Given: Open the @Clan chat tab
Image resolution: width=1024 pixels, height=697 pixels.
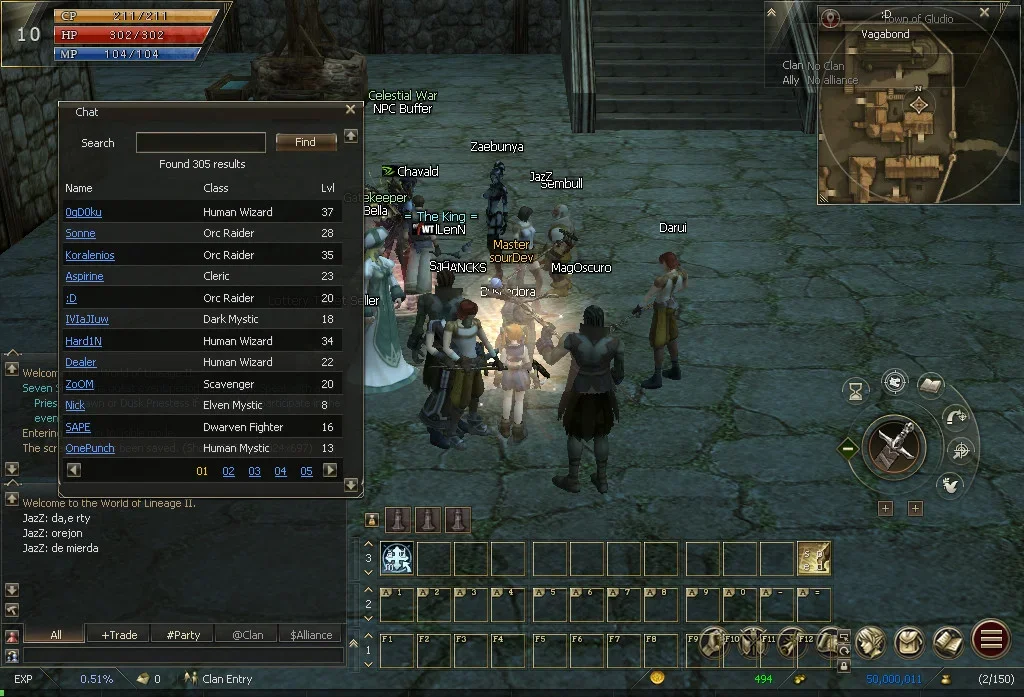Looking at the screenshot, I should tap(248, 634).
